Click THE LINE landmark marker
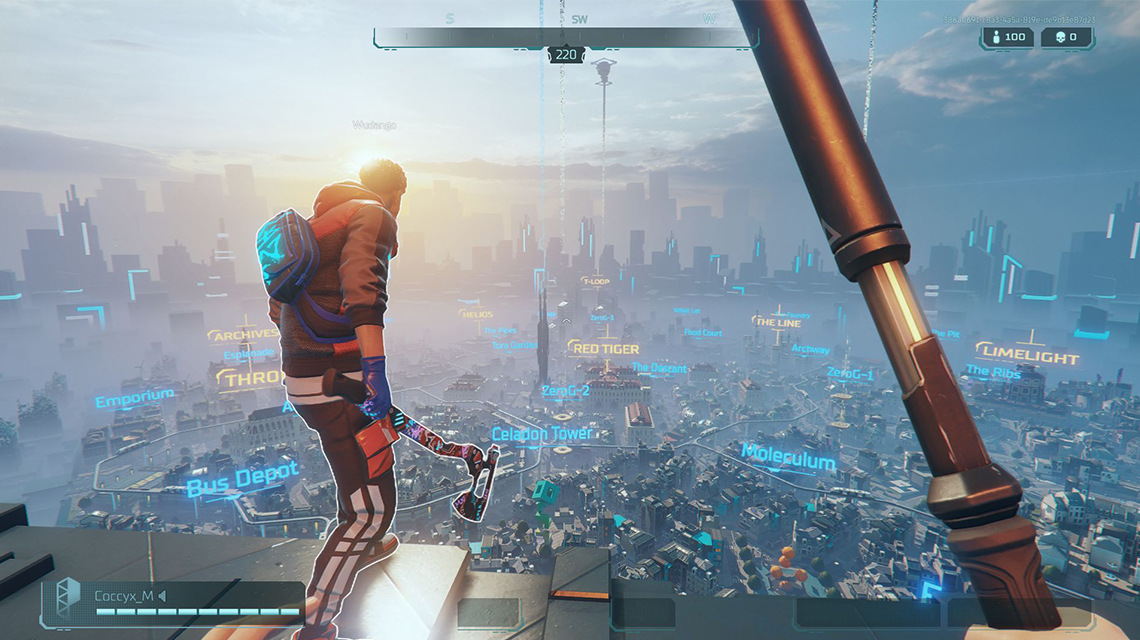Viewport: 1140px width, 640px height. click(777, 322)
